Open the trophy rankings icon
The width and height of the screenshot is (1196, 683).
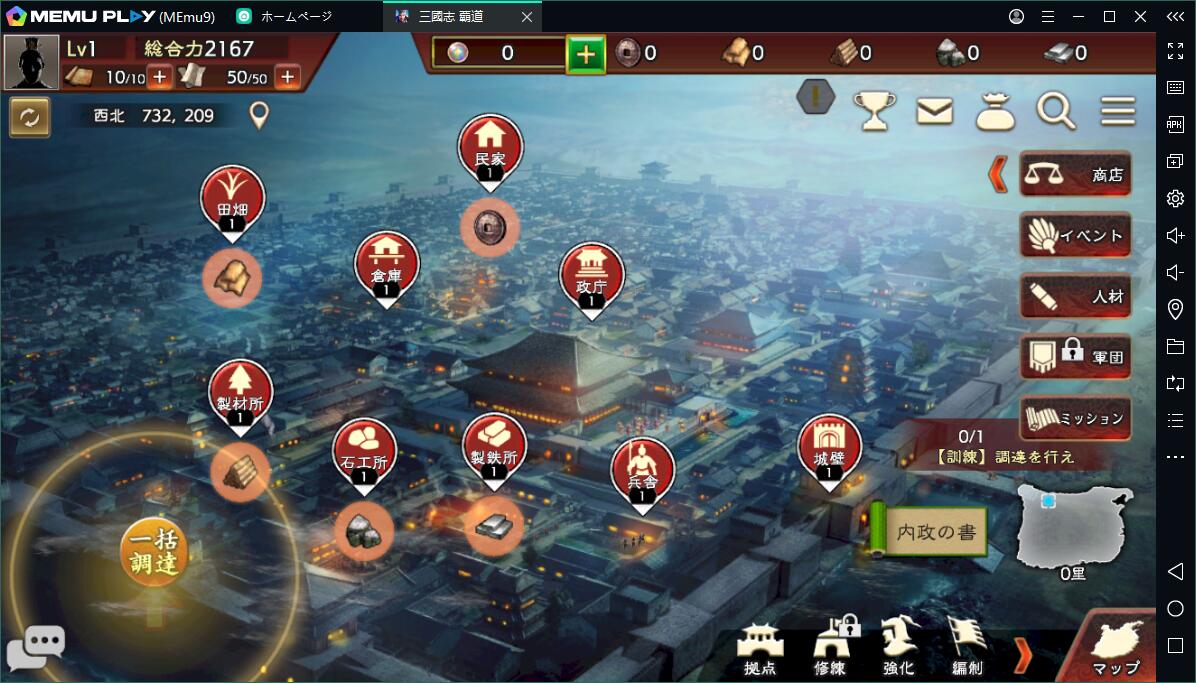coord(874,111)
